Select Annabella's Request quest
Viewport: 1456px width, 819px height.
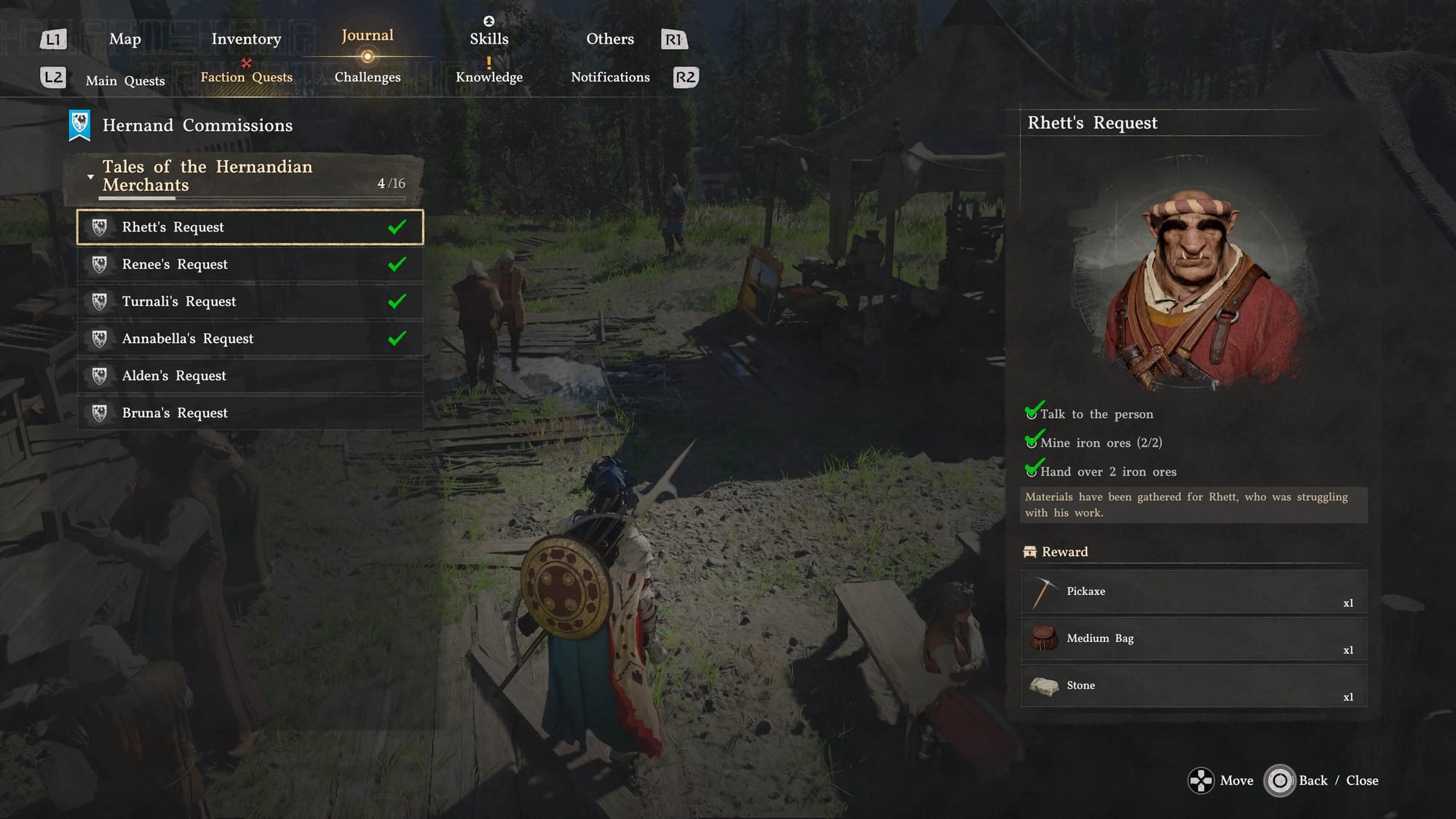click(x=250, y=339)
